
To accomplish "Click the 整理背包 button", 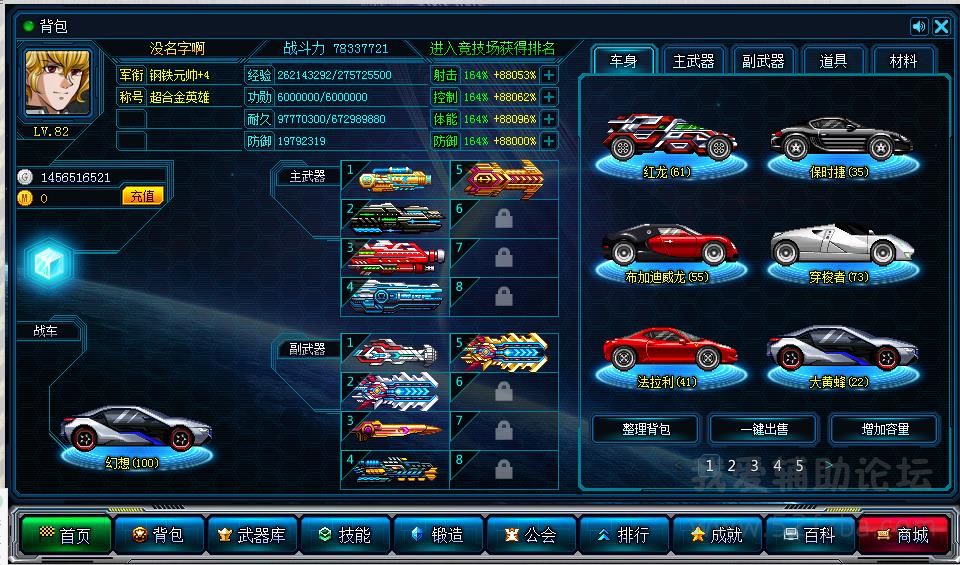I will [x=645, y=429].
